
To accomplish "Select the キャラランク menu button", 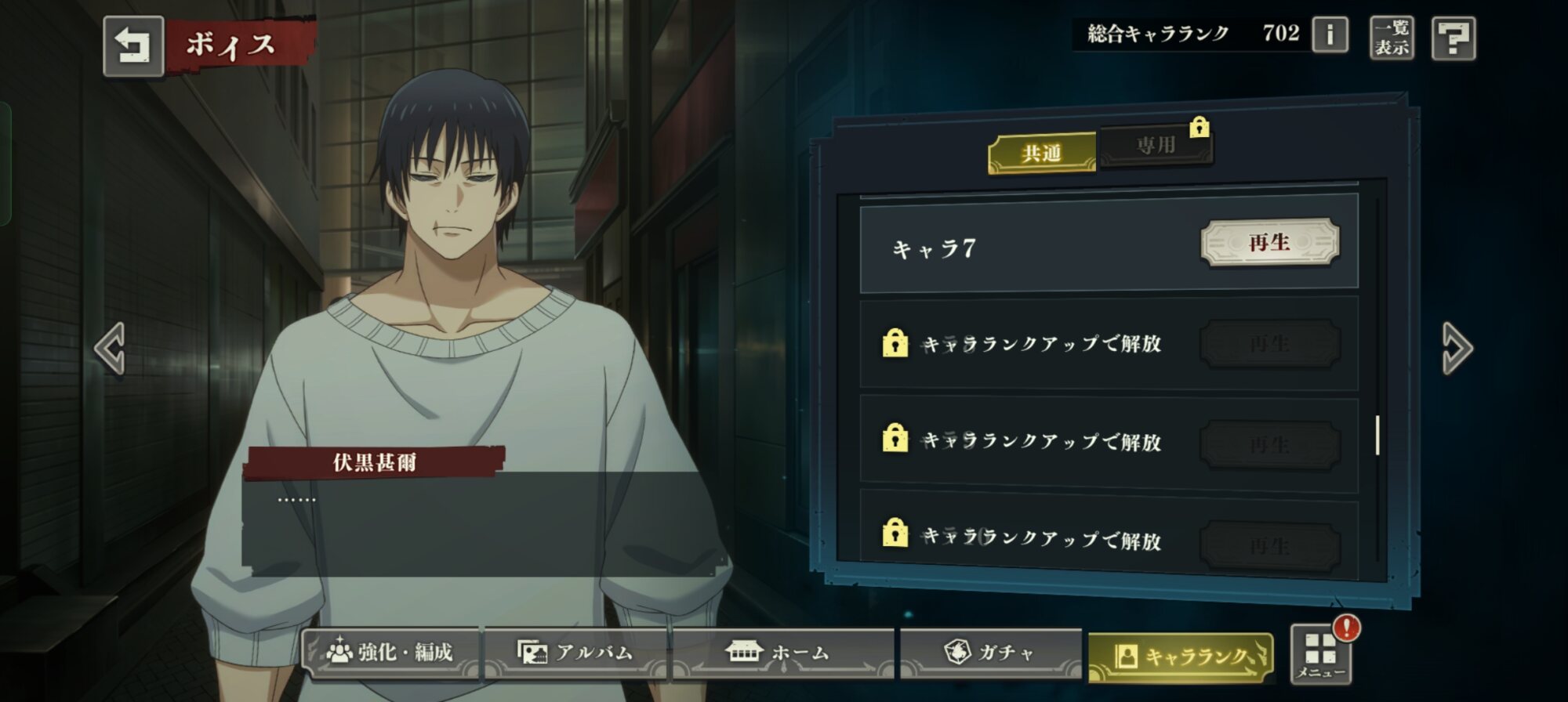I will [1181, 657].
